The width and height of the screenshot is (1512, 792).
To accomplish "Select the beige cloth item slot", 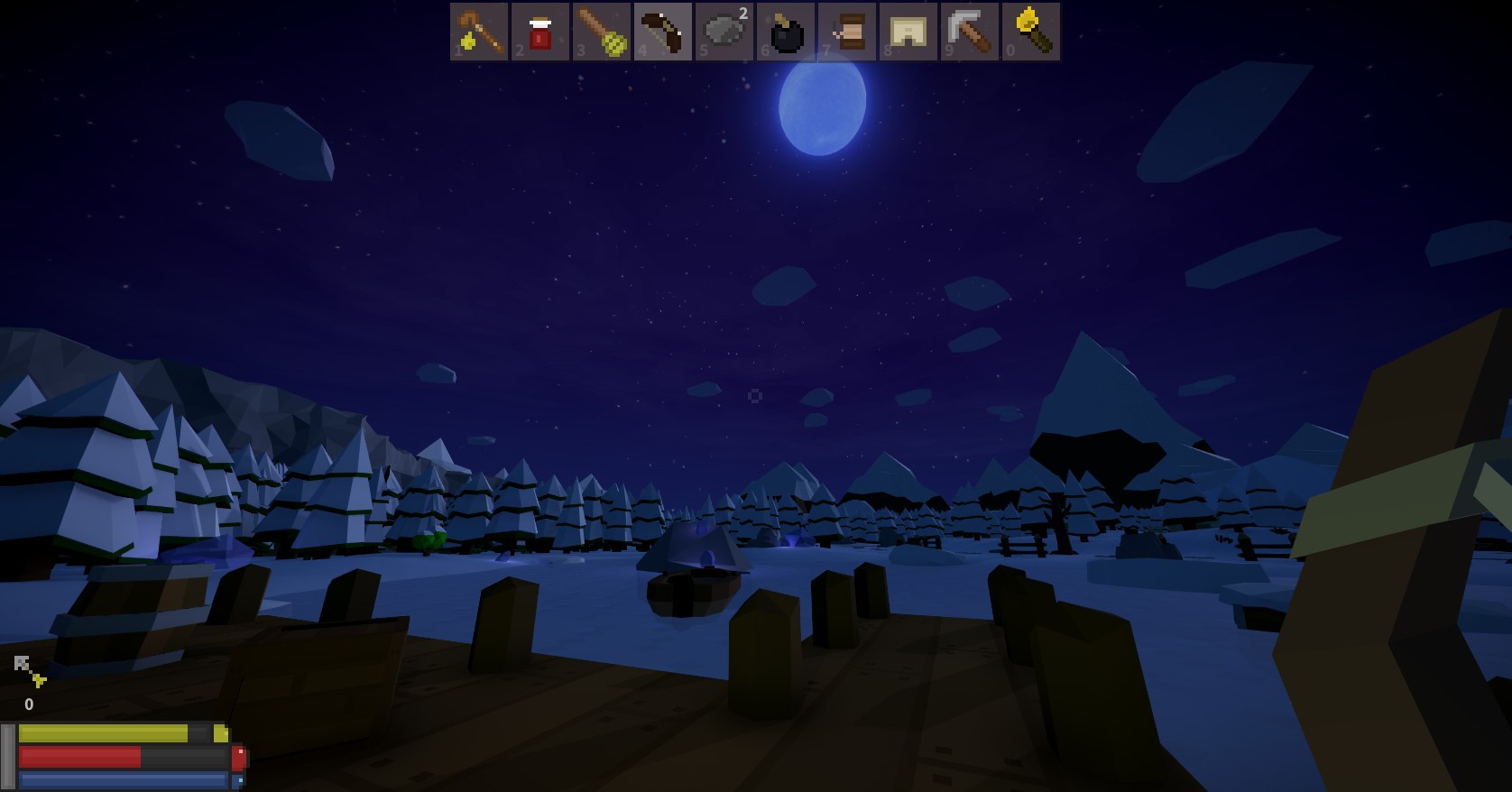I will coord(908,32).
